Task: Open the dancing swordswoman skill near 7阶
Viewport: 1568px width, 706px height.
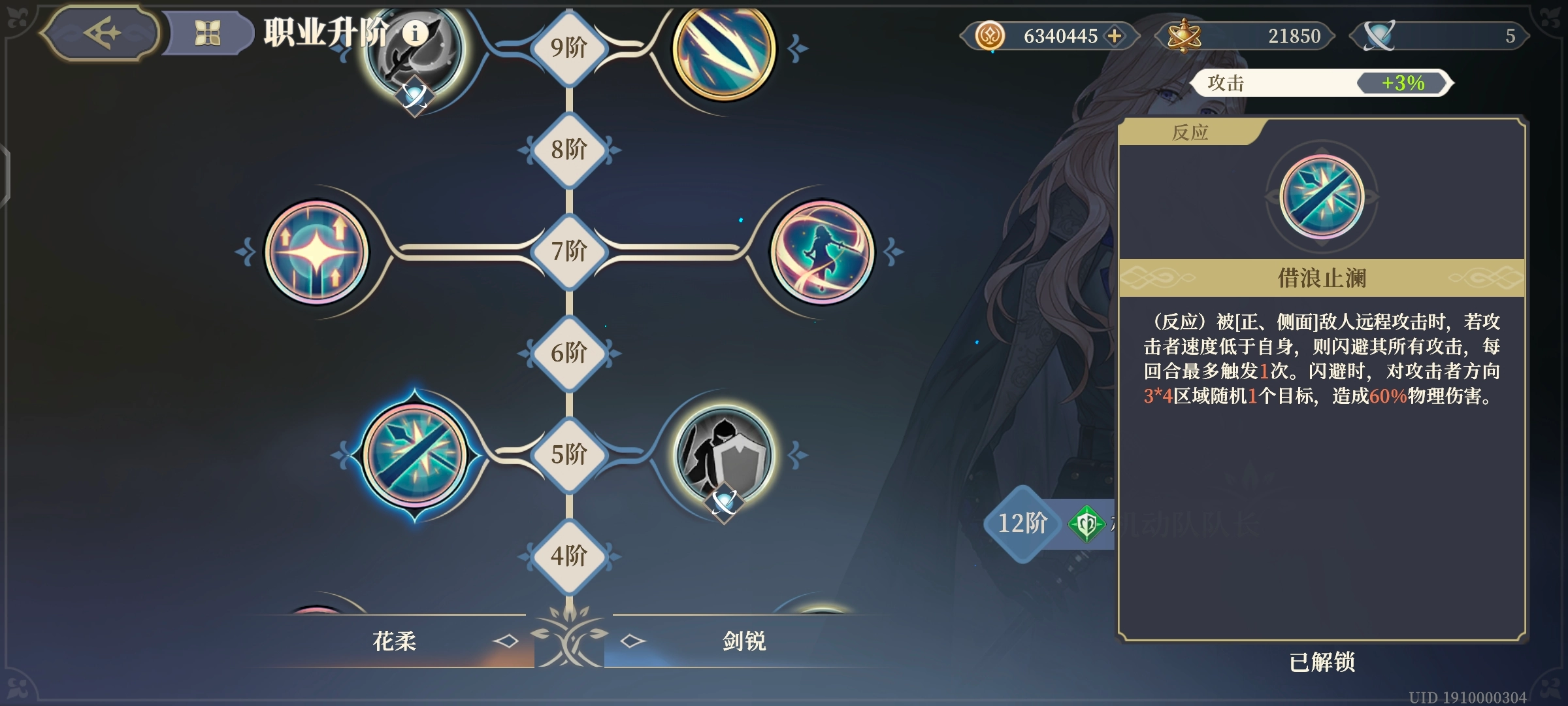Action: (822, 252)
